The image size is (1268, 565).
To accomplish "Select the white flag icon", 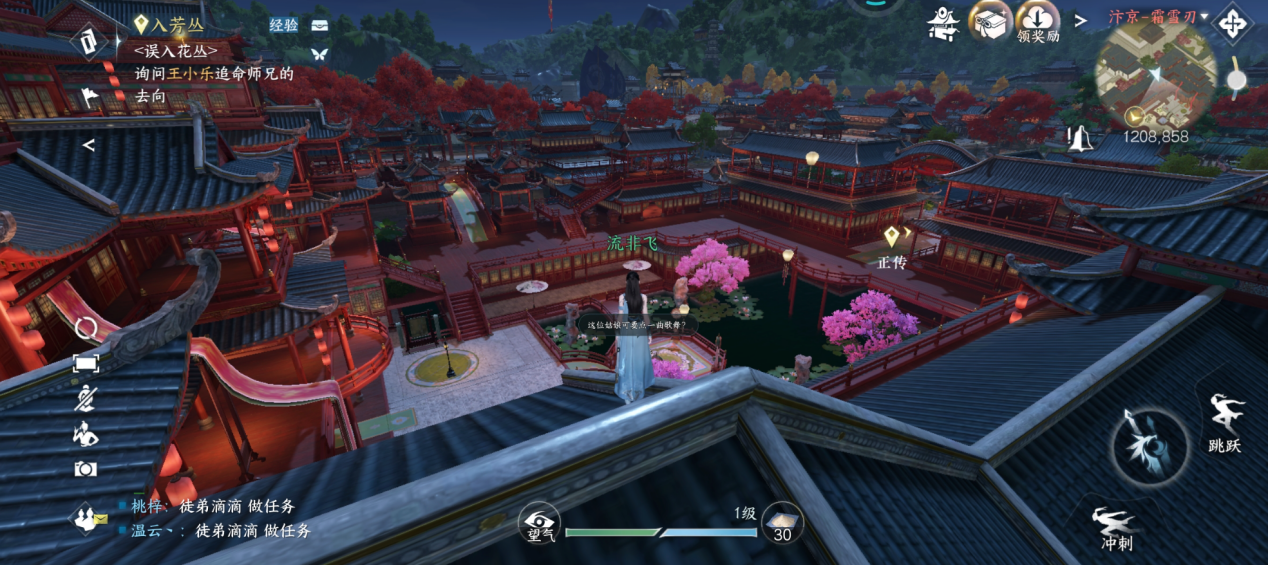I will coord(89,97).
